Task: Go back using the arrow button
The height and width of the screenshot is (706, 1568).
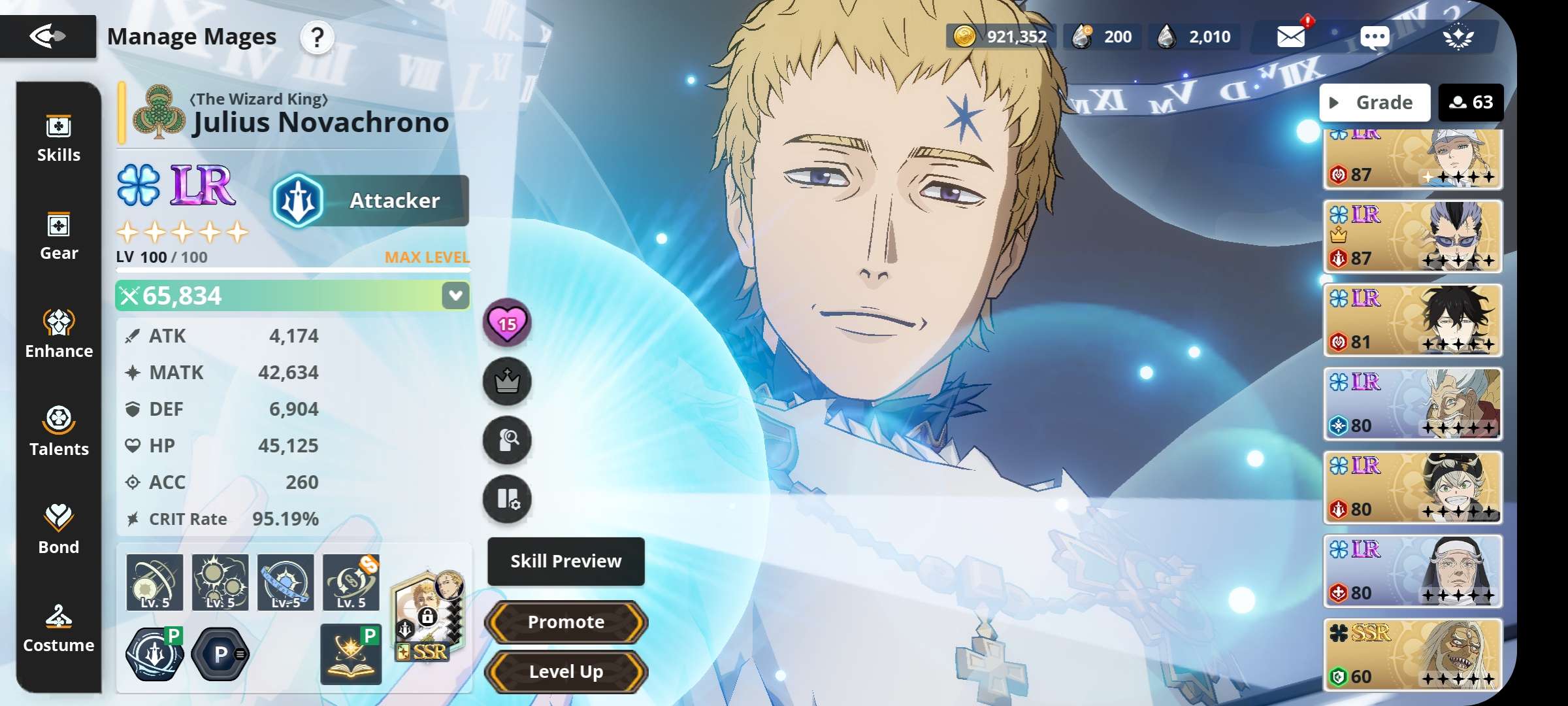Action: click(x=48, y=36)
